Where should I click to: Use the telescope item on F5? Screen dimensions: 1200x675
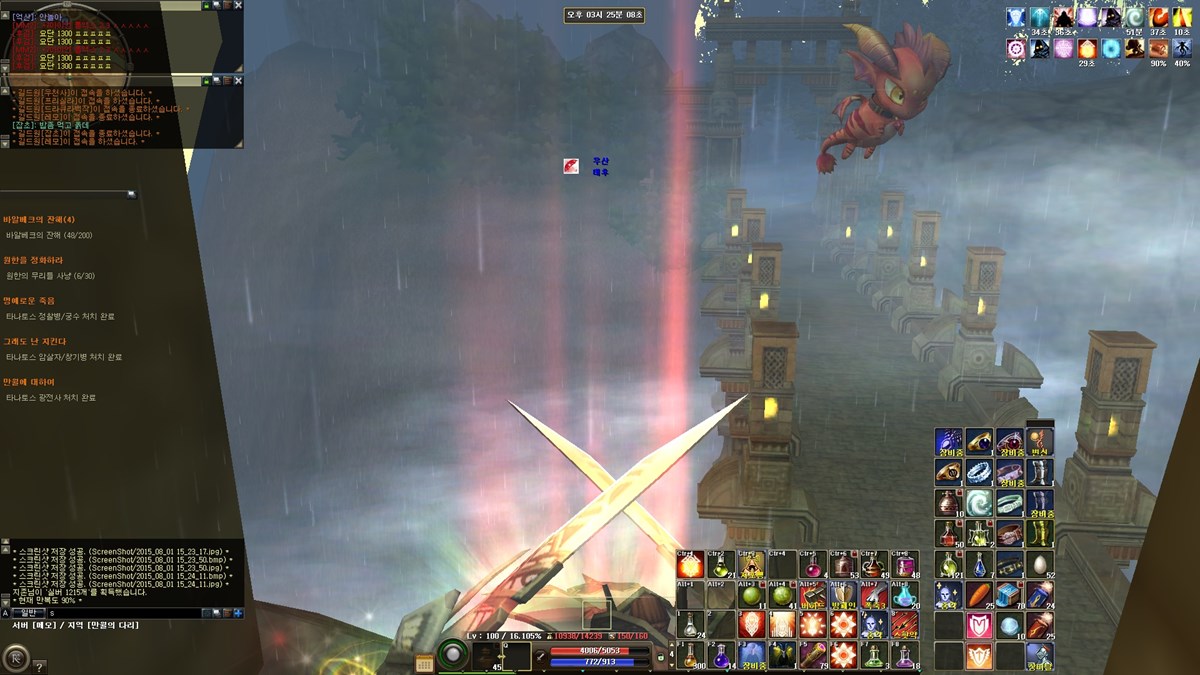click(x=812, y=655)
